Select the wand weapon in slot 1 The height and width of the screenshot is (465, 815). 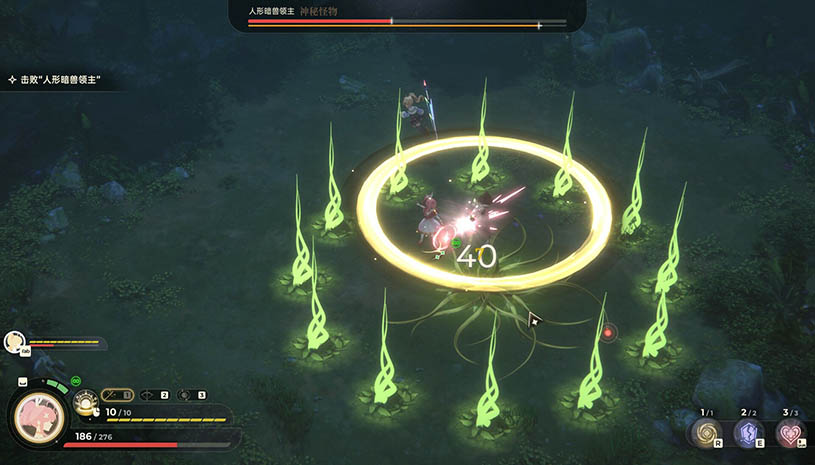point(116,395)
